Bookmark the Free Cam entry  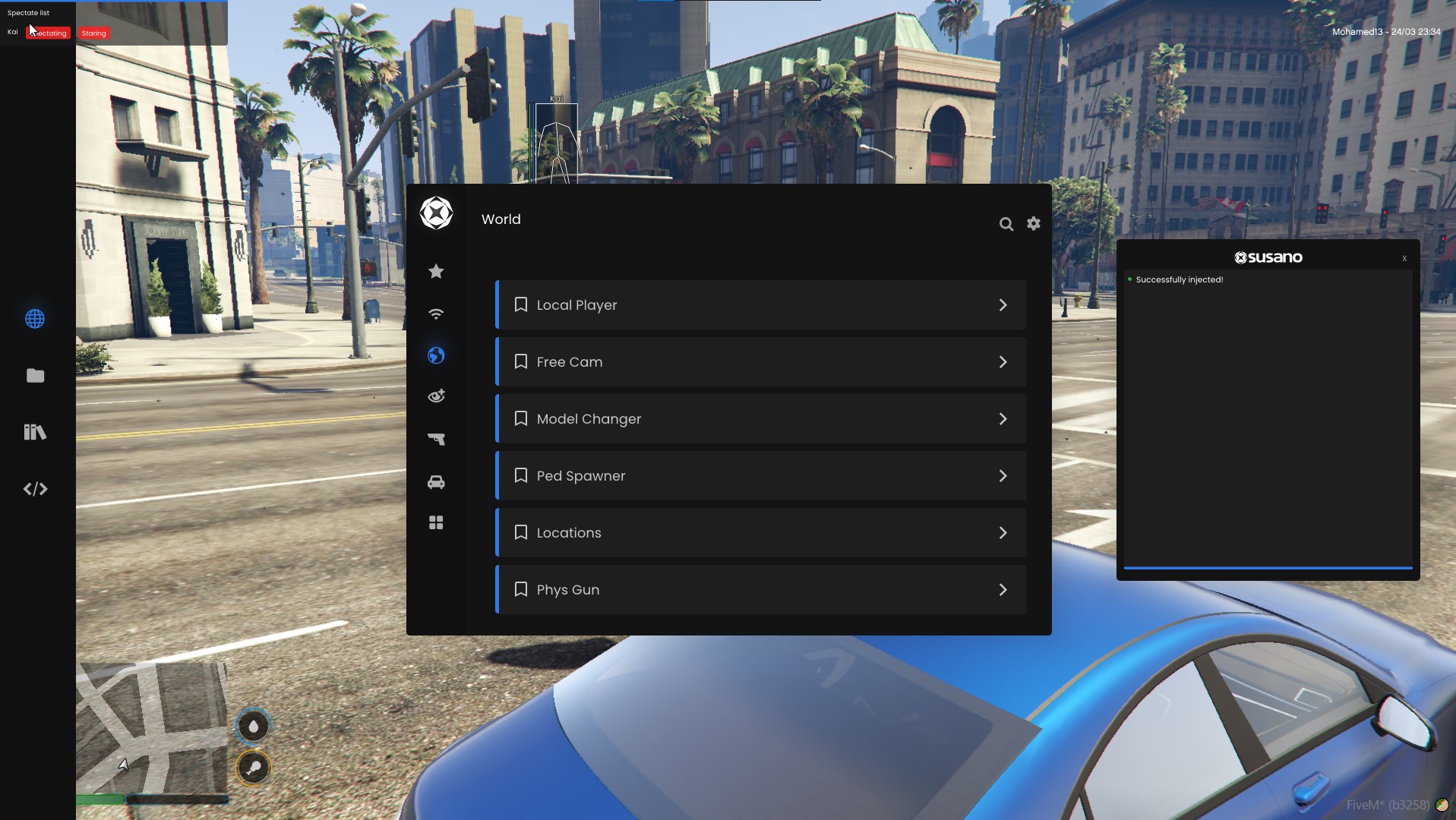(521, 361)
